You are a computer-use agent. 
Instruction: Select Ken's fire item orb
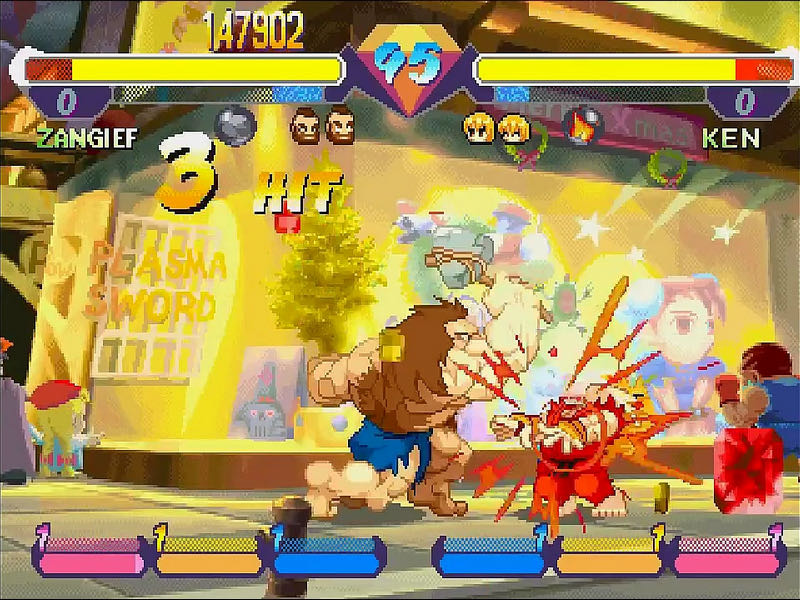point(583,127)
